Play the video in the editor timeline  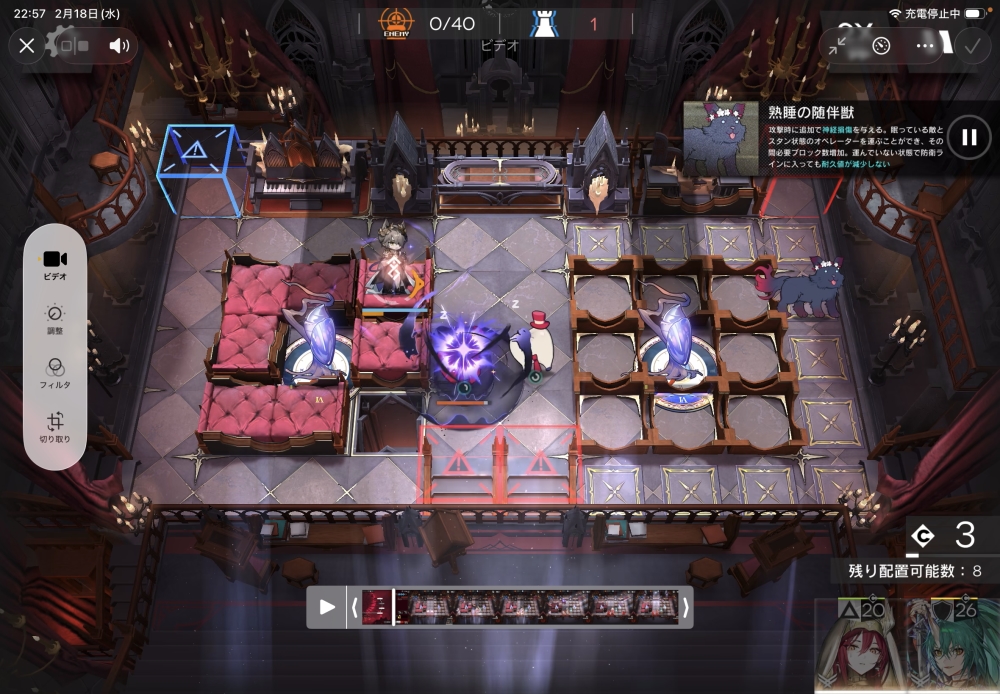click(x=326, y=607)
